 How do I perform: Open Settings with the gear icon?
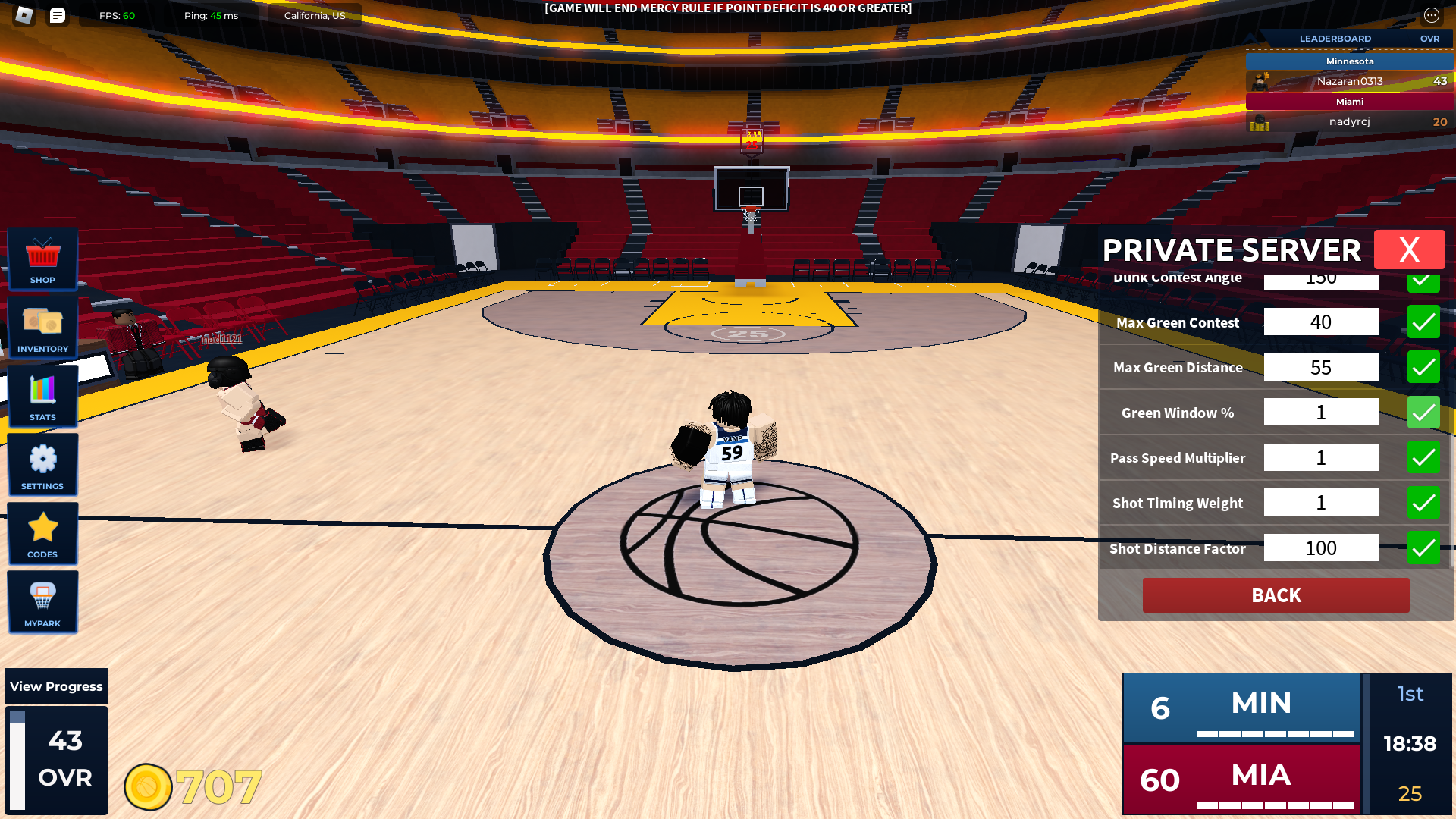pyautogui.click(x=42, y=465)
